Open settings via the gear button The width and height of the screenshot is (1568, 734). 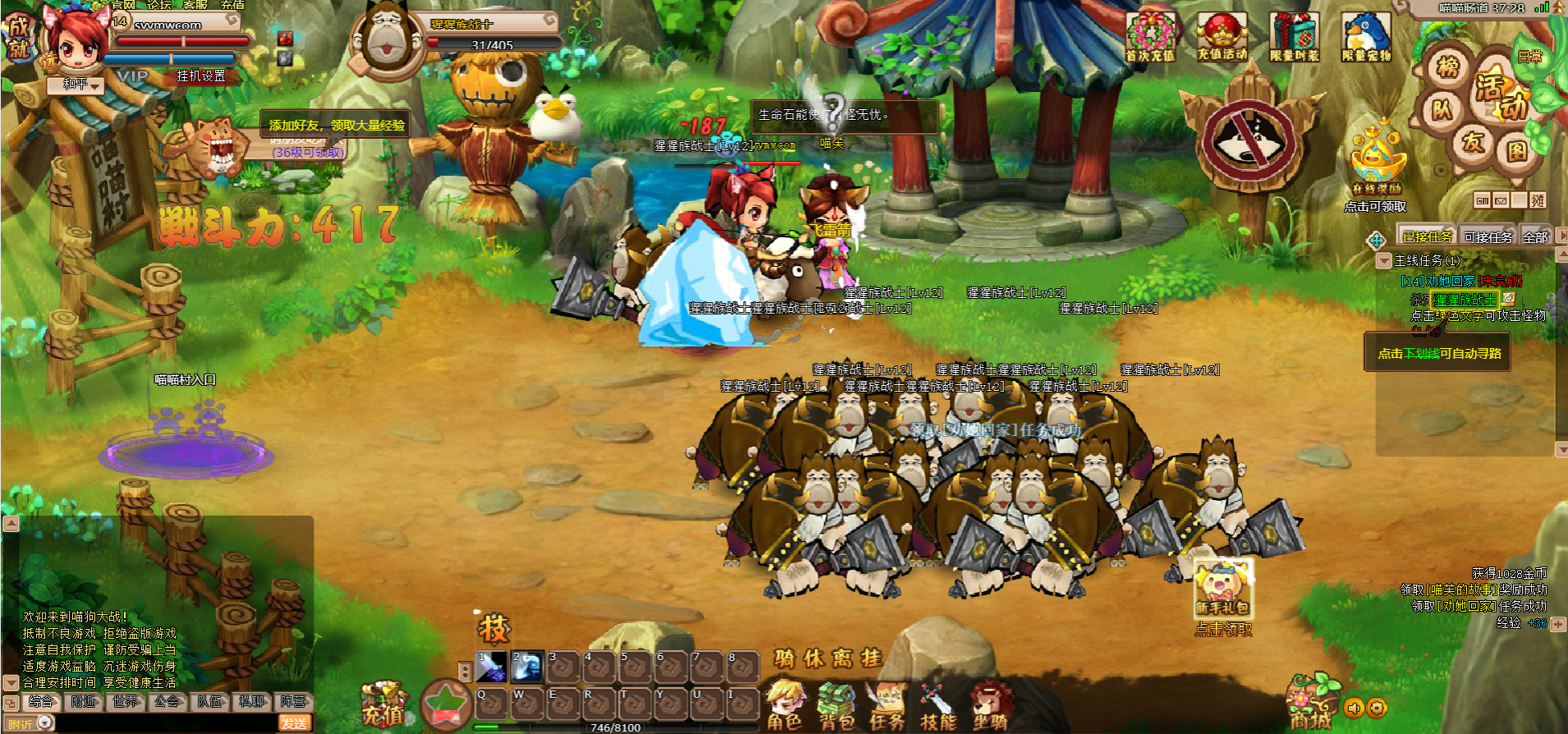pos(1377,707)
